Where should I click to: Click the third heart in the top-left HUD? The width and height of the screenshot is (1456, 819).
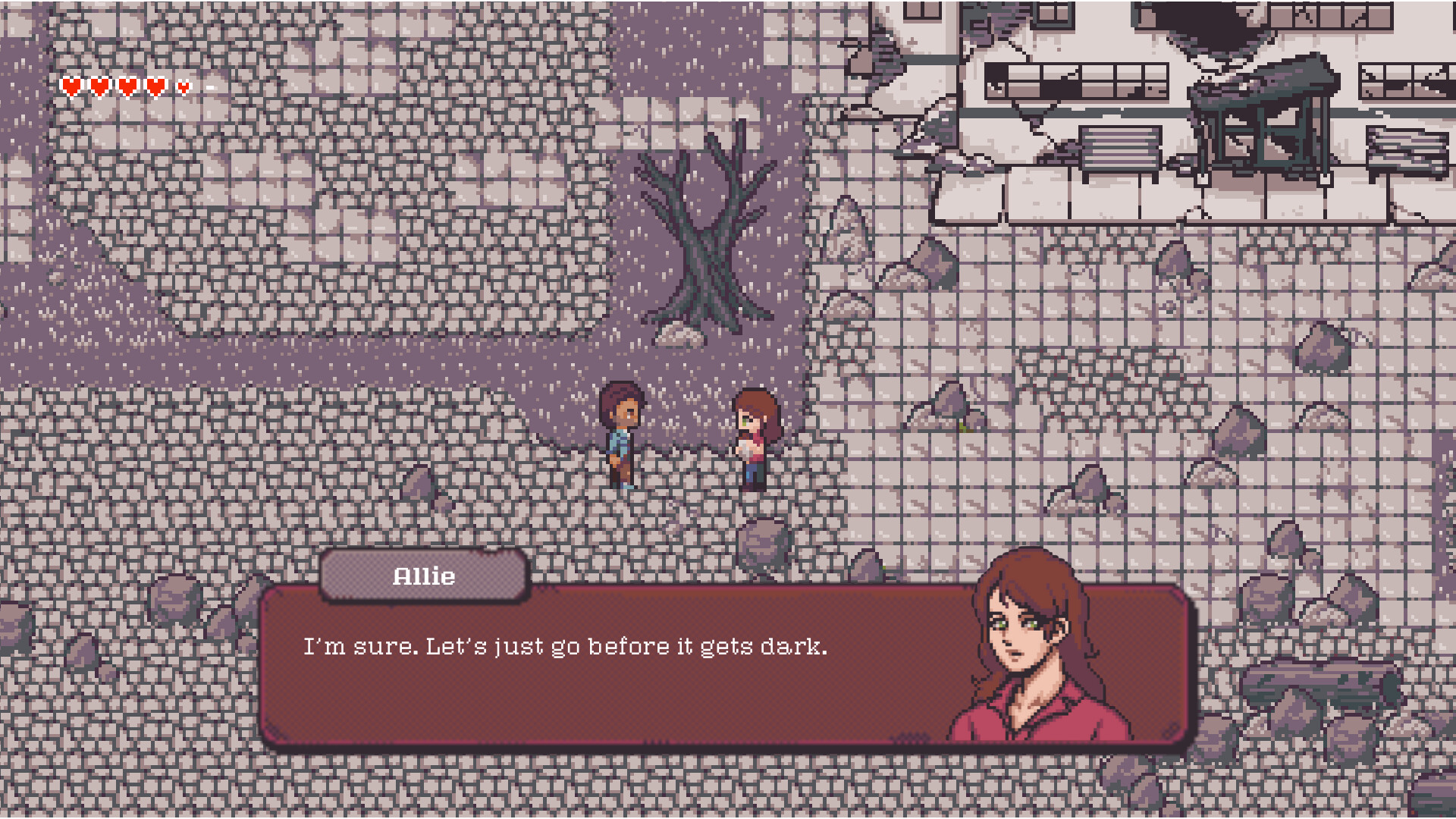(127, 86)
